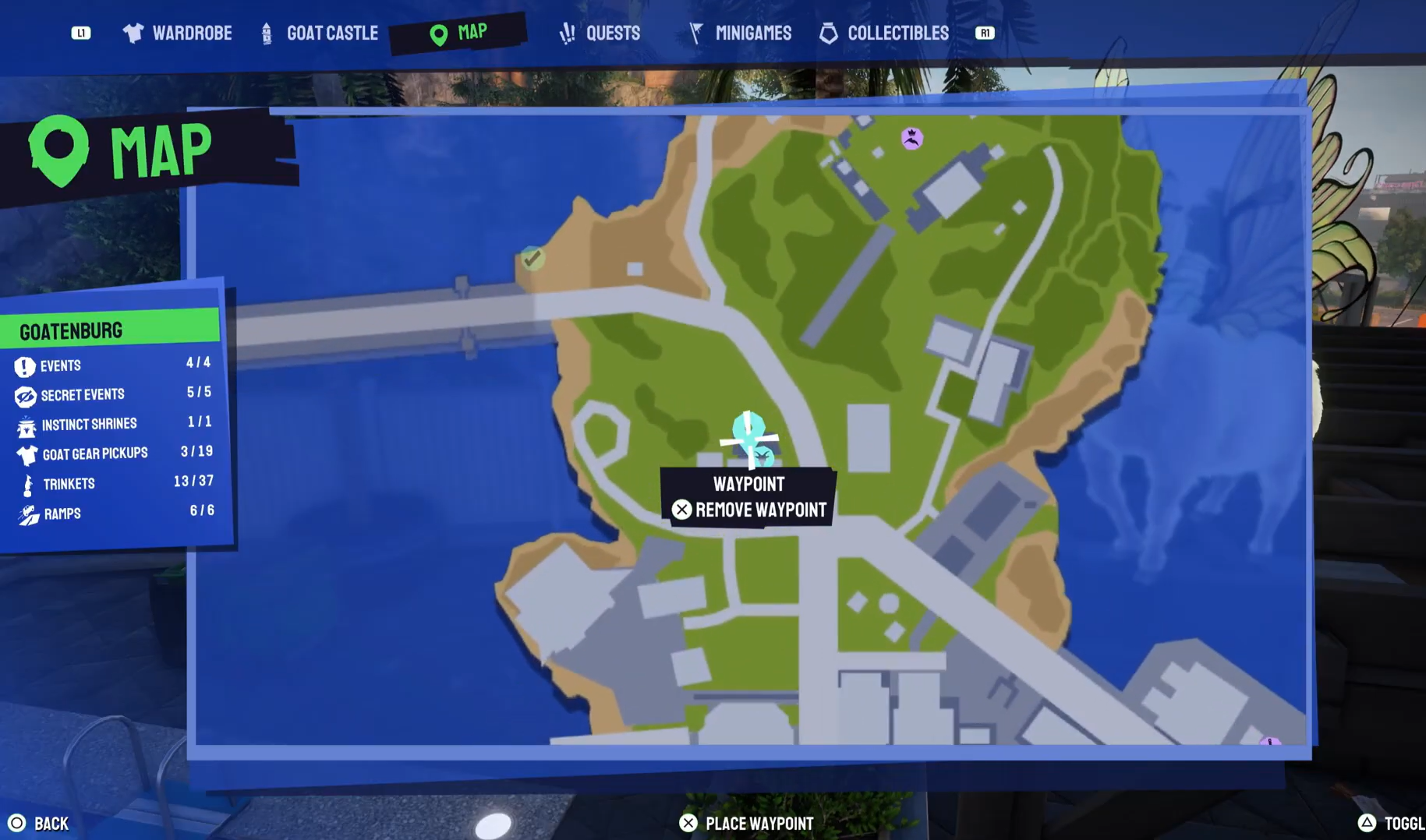Click Back at the bottom left
Screen dimensions: 1426x840
coord(39,822)
